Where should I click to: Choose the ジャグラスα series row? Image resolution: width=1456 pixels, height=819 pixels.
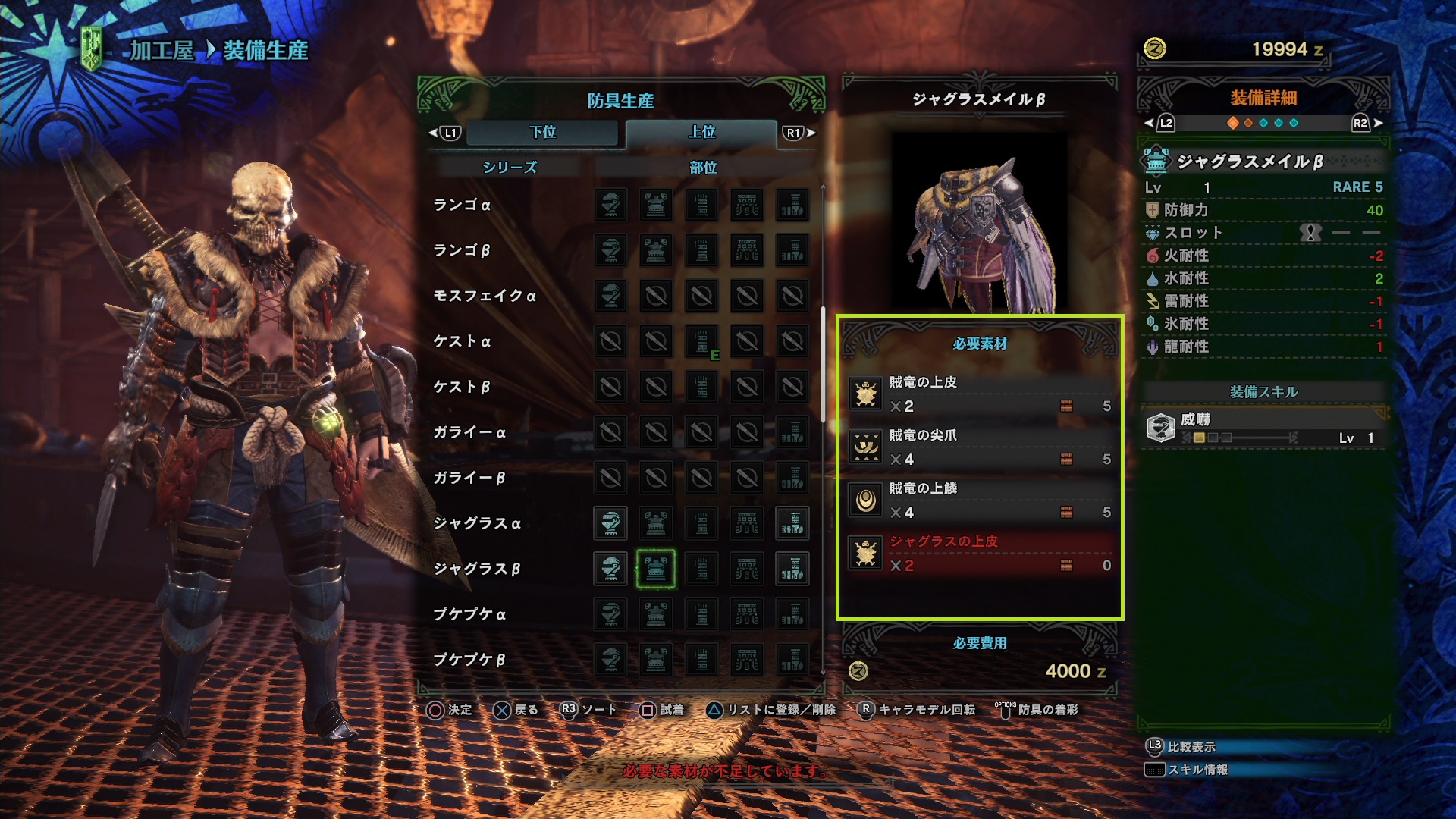(477, 523)
